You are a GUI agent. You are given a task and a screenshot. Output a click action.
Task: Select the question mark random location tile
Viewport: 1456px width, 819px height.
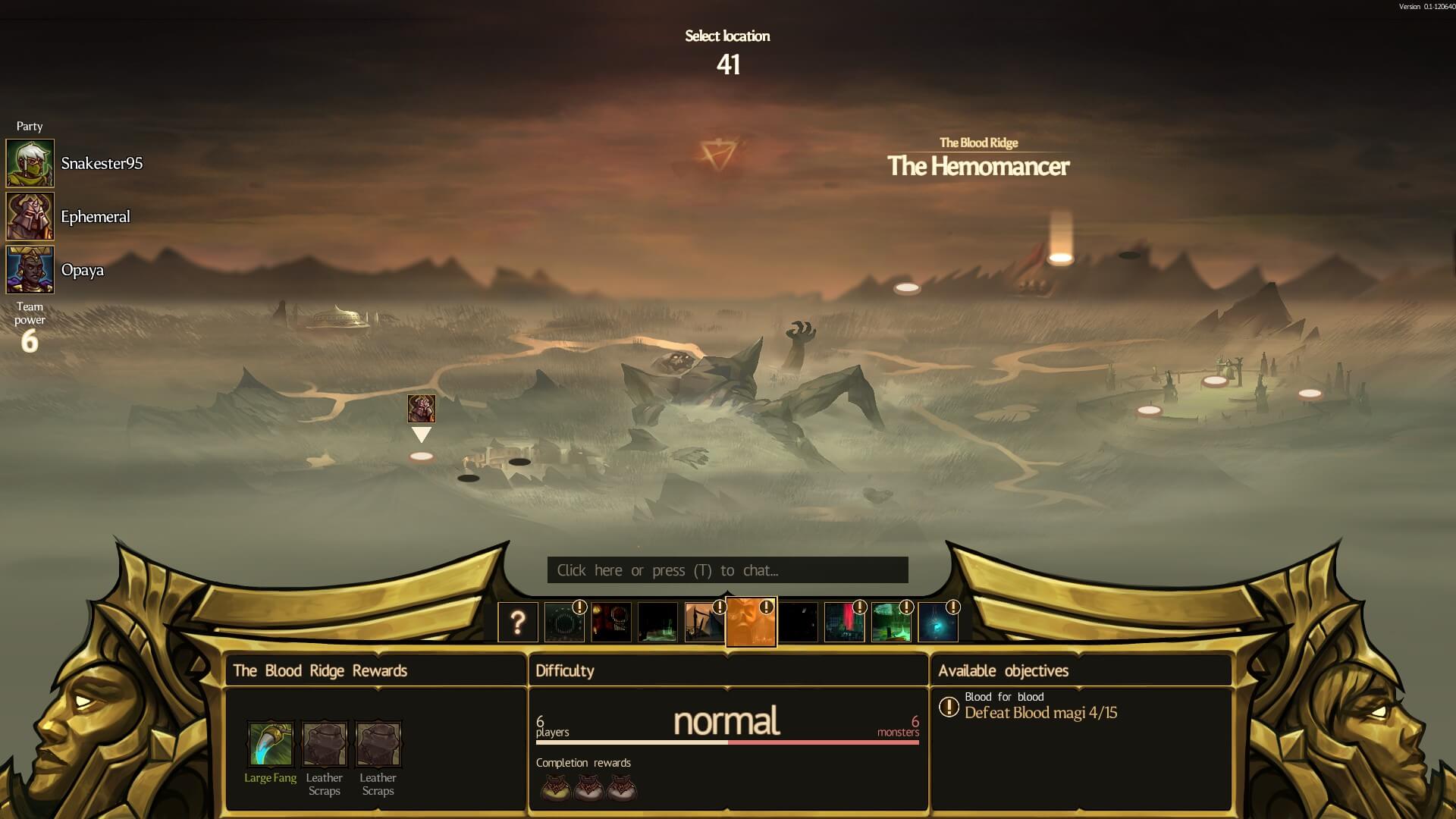pos(518,623)
